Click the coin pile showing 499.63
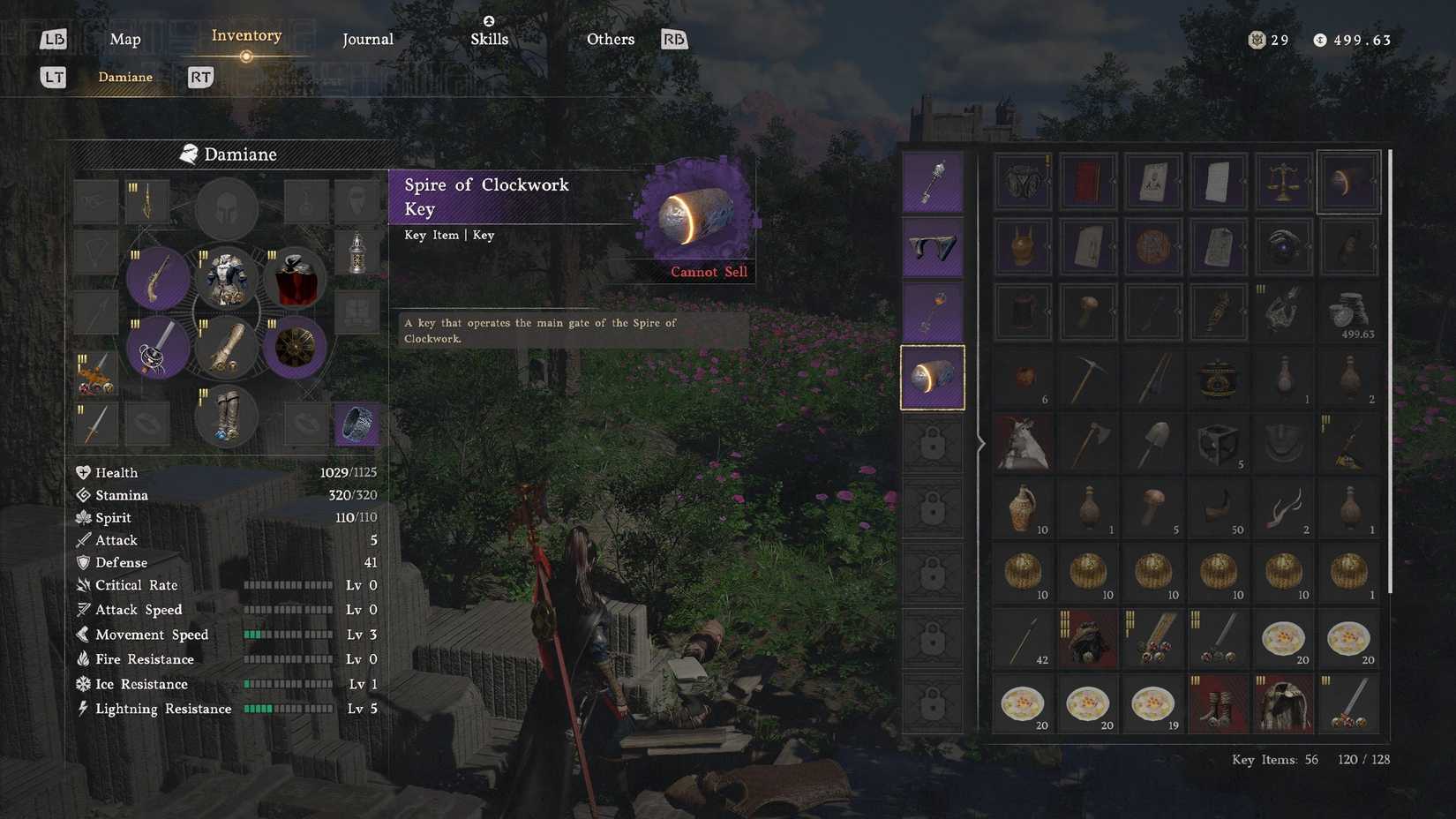This screenshot has width=1456, height=819. pyautogui.click(x=1348, y=312)
